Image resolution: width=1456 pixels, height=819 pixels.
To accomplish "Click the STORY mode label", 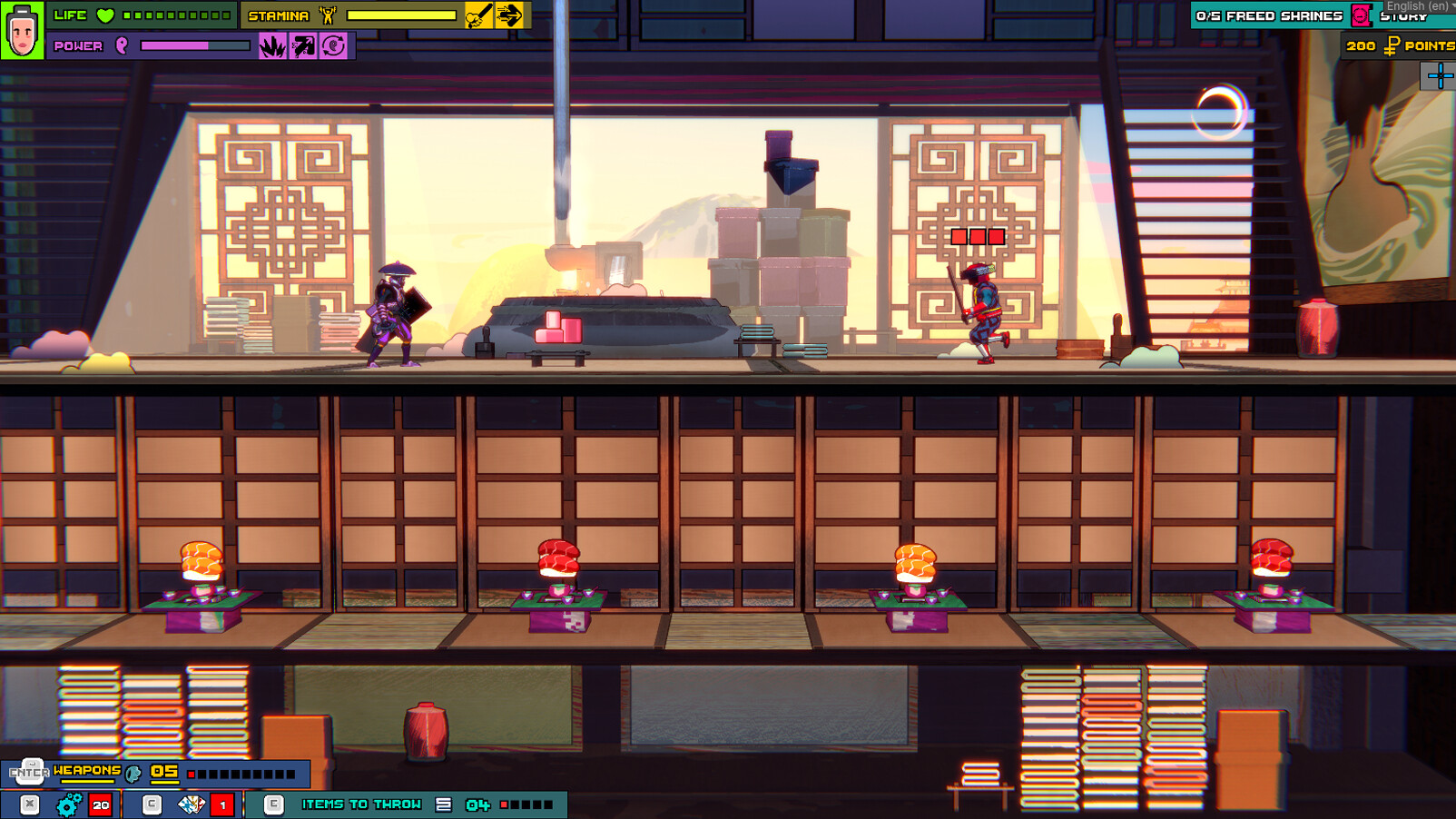I will pos(1402,17).
